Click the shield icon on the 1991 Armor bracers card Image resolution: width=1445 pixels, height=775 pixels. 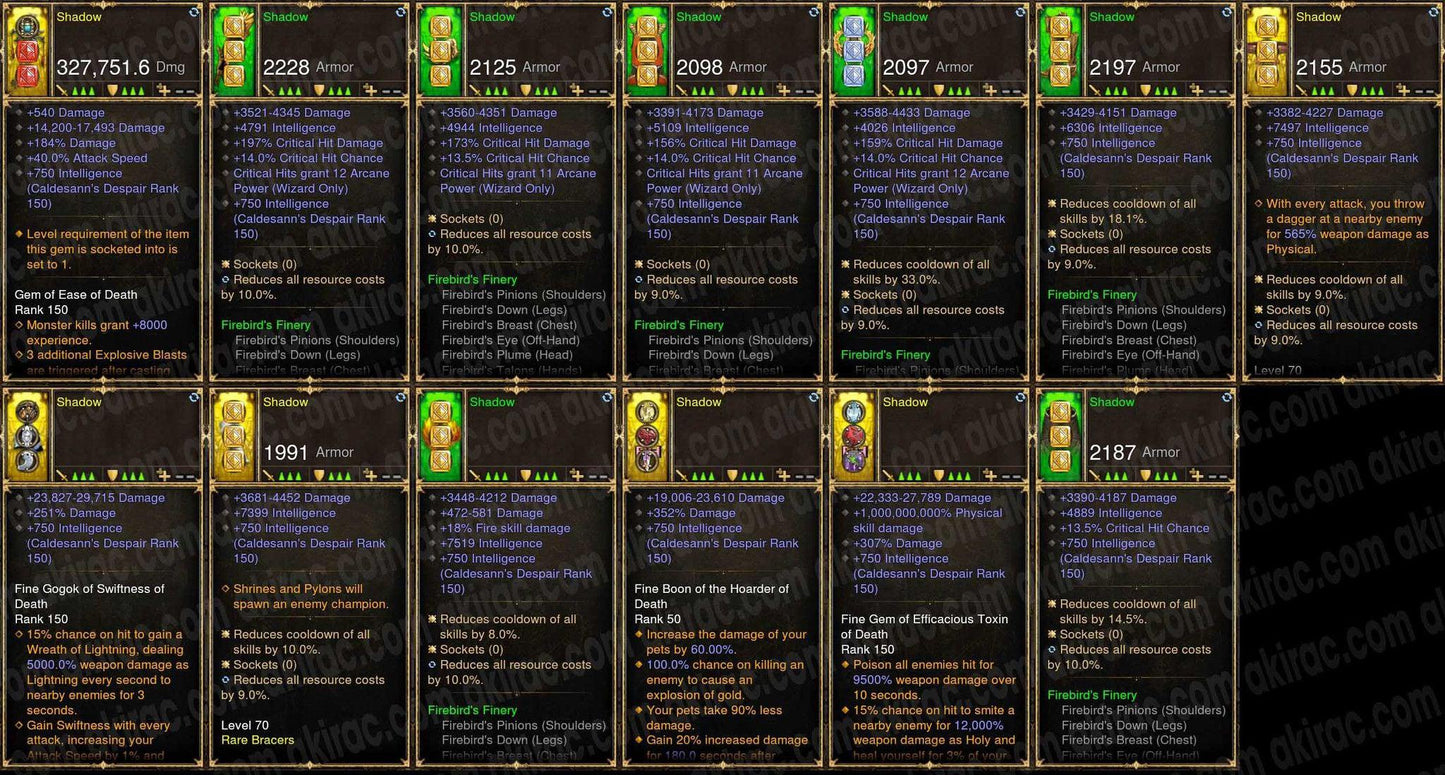[x=320, y=475]
